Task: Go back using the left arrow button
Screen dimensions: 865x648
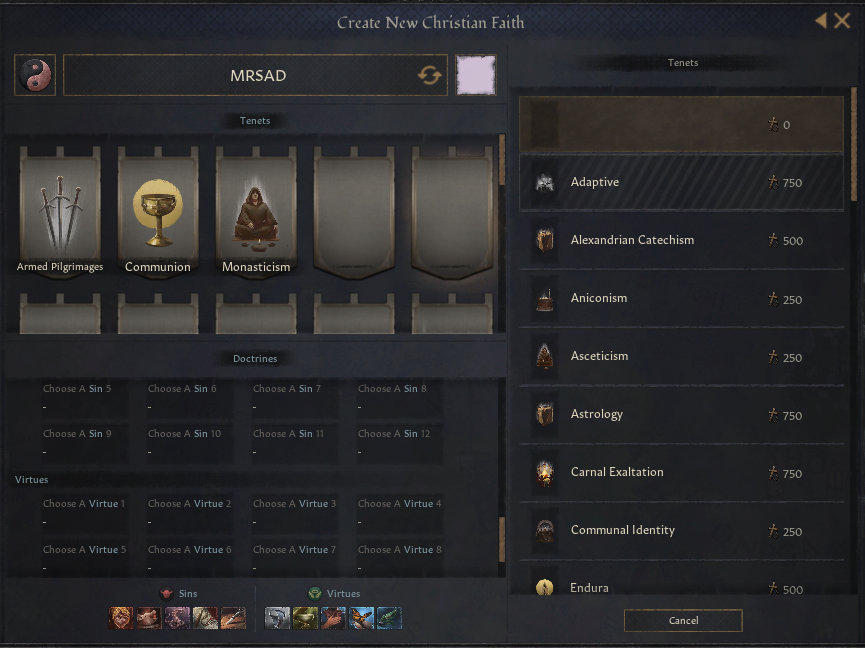Action: tap(821, 21)
